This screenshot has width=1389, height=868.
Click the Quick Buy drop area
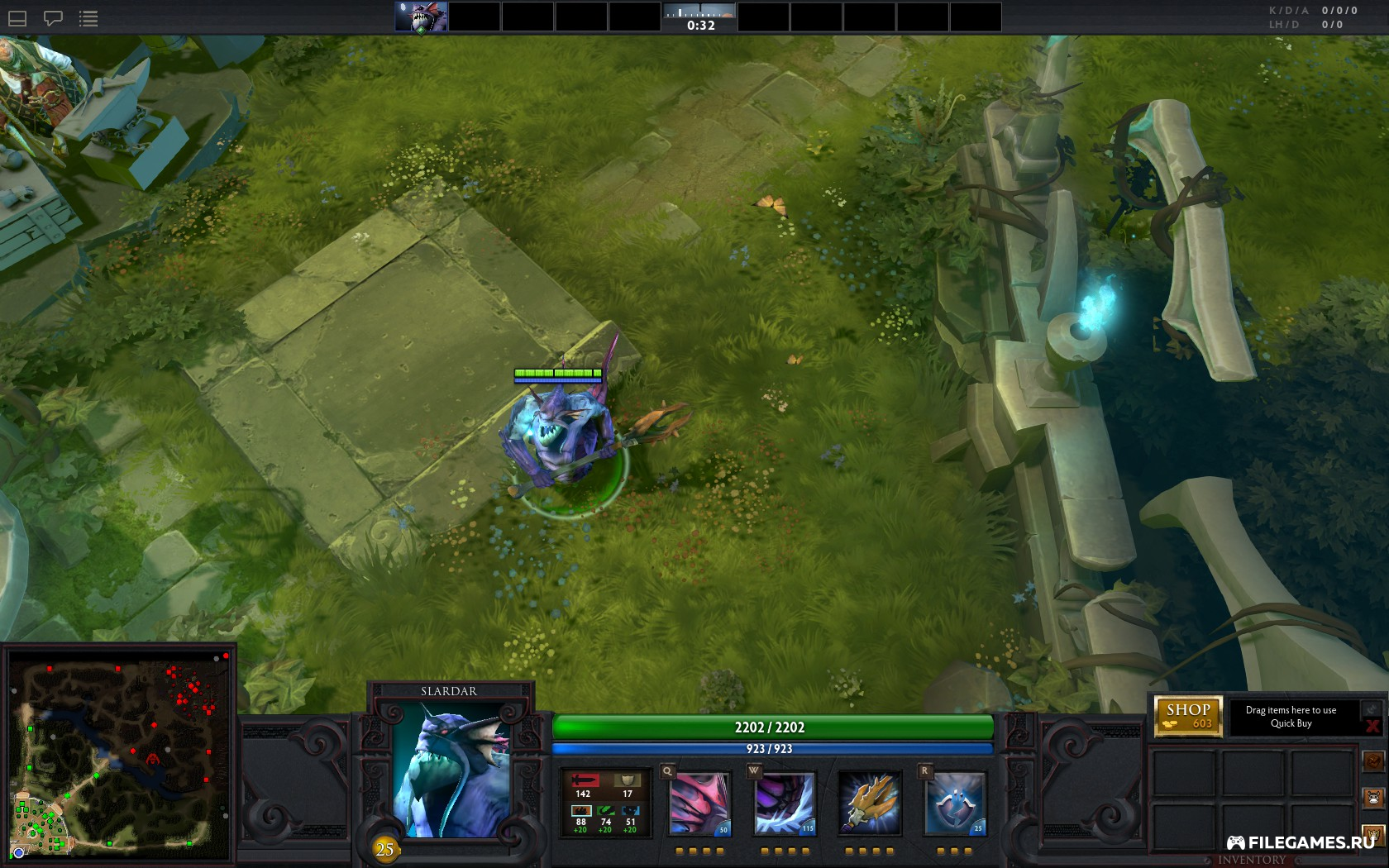coord(1291,717)
